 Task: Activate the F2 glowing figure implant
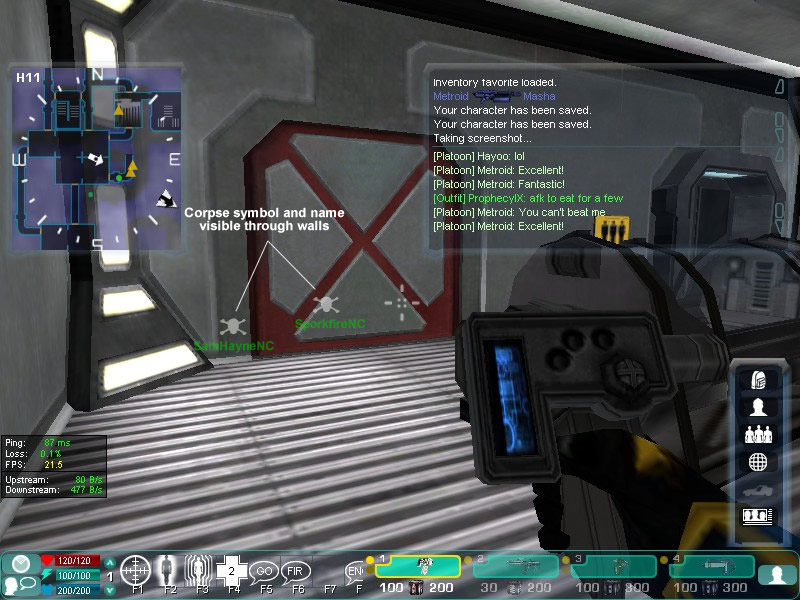(168, 571)
